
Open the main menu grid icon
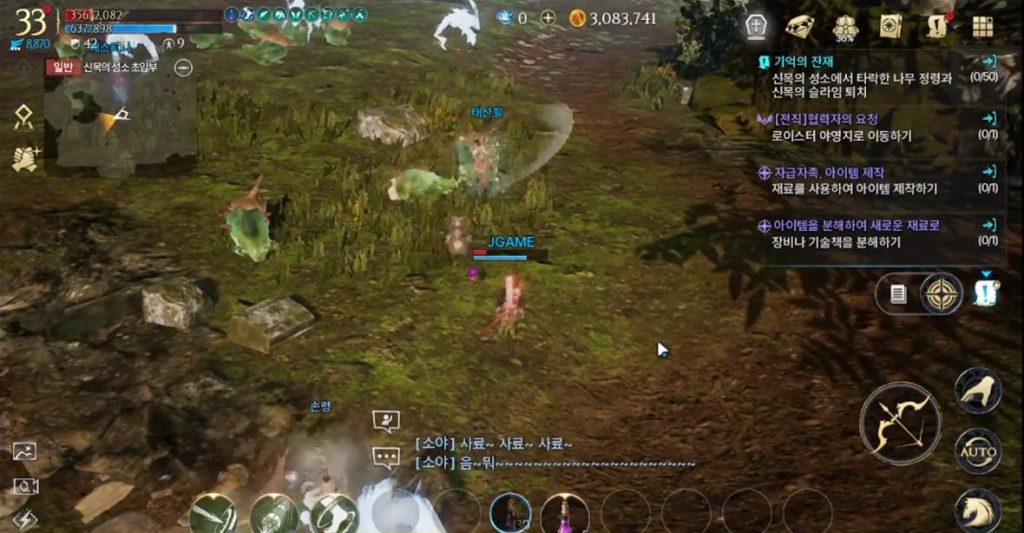tap(982, 27)
